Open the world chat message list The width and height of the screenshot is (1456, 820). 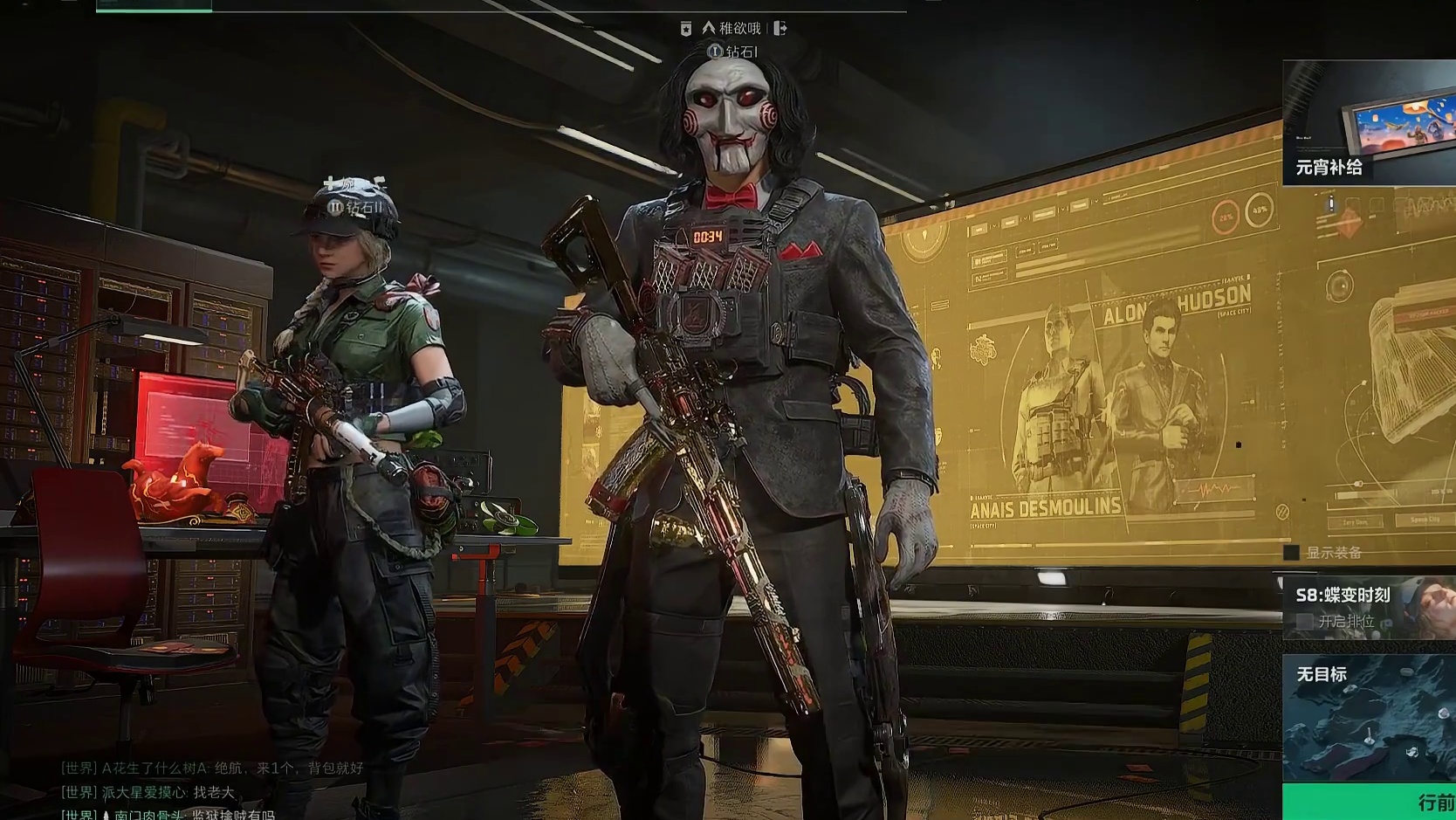211,791
